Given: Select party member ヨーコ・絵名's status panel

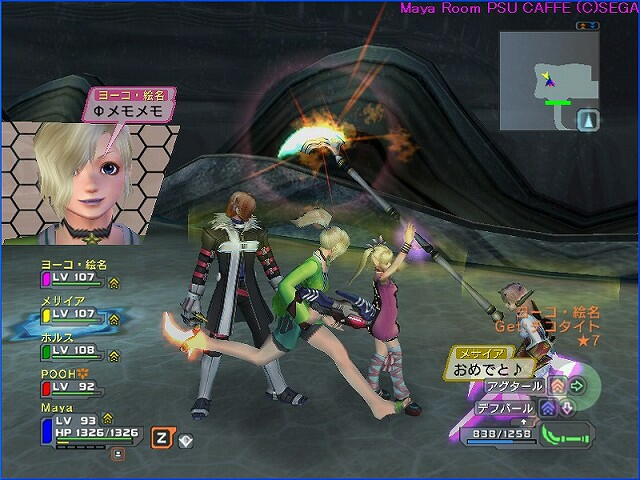Looking at the screenshot, I should pos(76,273).
